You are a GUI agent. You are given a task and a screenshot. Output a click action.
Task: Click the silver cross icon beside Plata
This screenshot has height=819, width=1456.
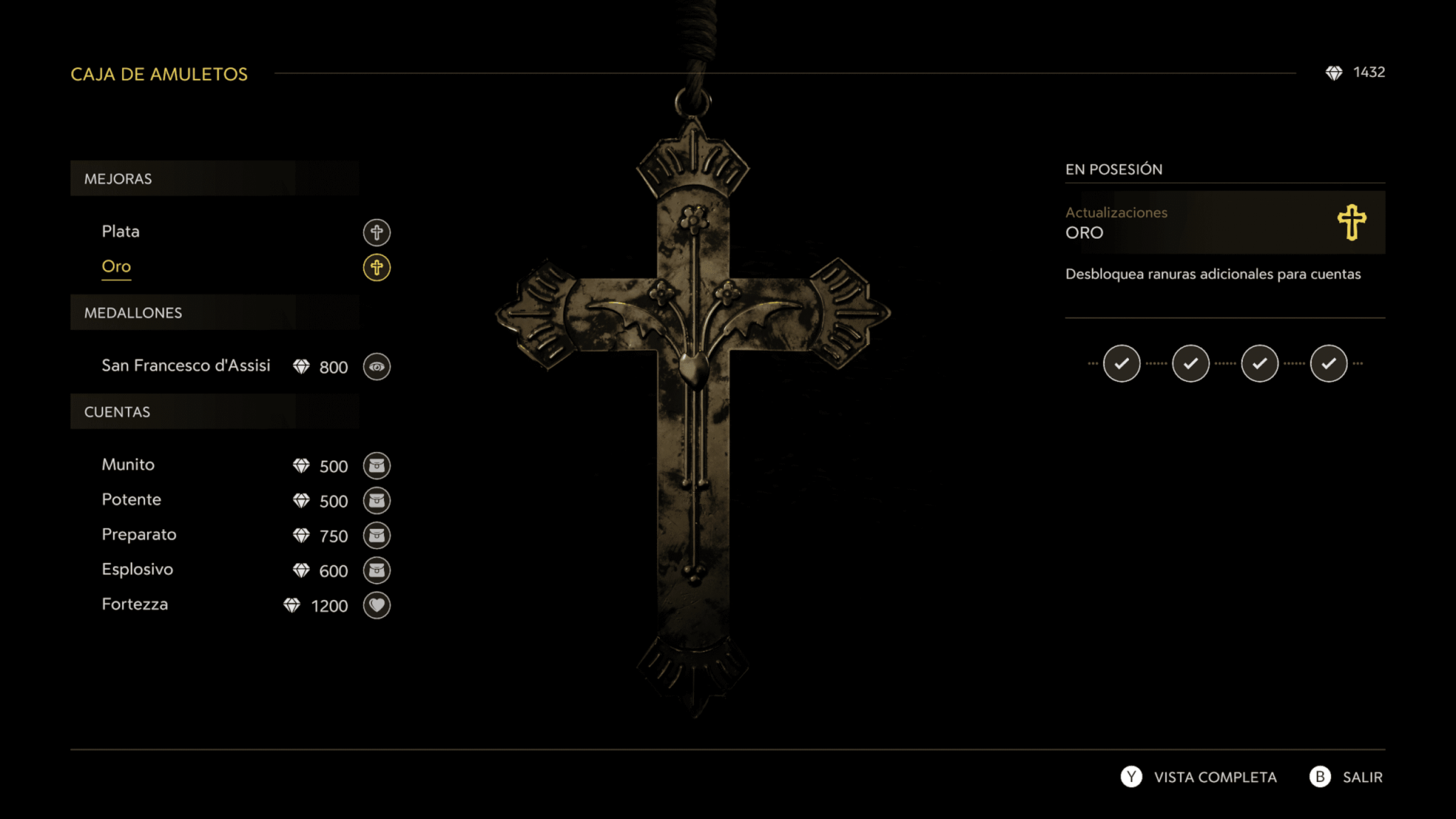(x=377, y=232)
